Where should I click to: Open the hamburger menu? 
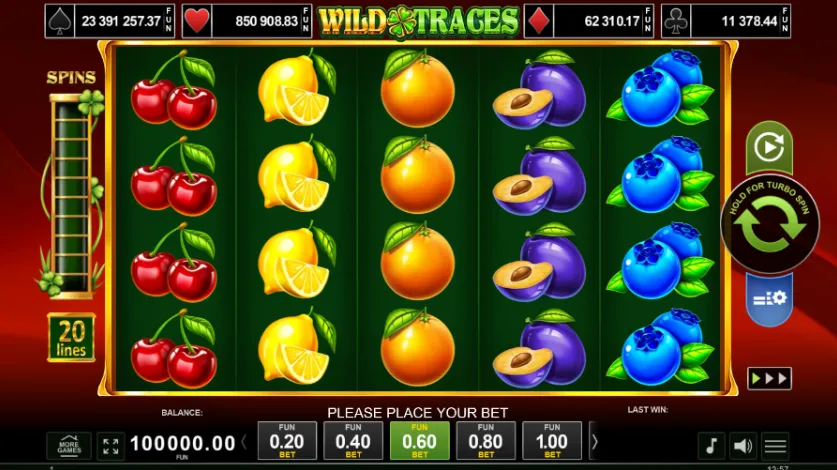click(x=775, y=445)
